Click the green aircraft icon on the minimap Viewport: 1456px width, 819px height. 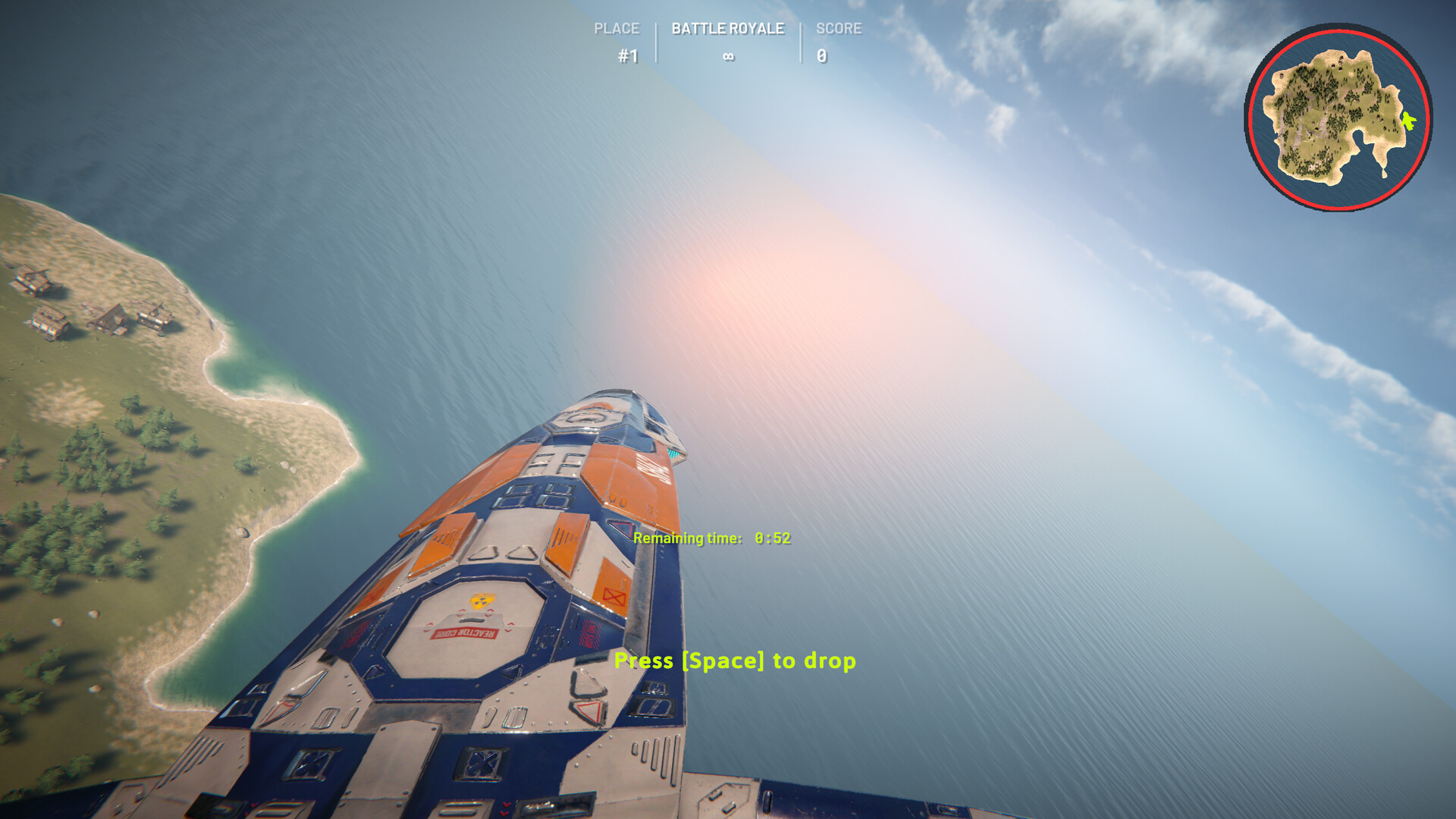pyautogui.click(x=1408, y=118)
